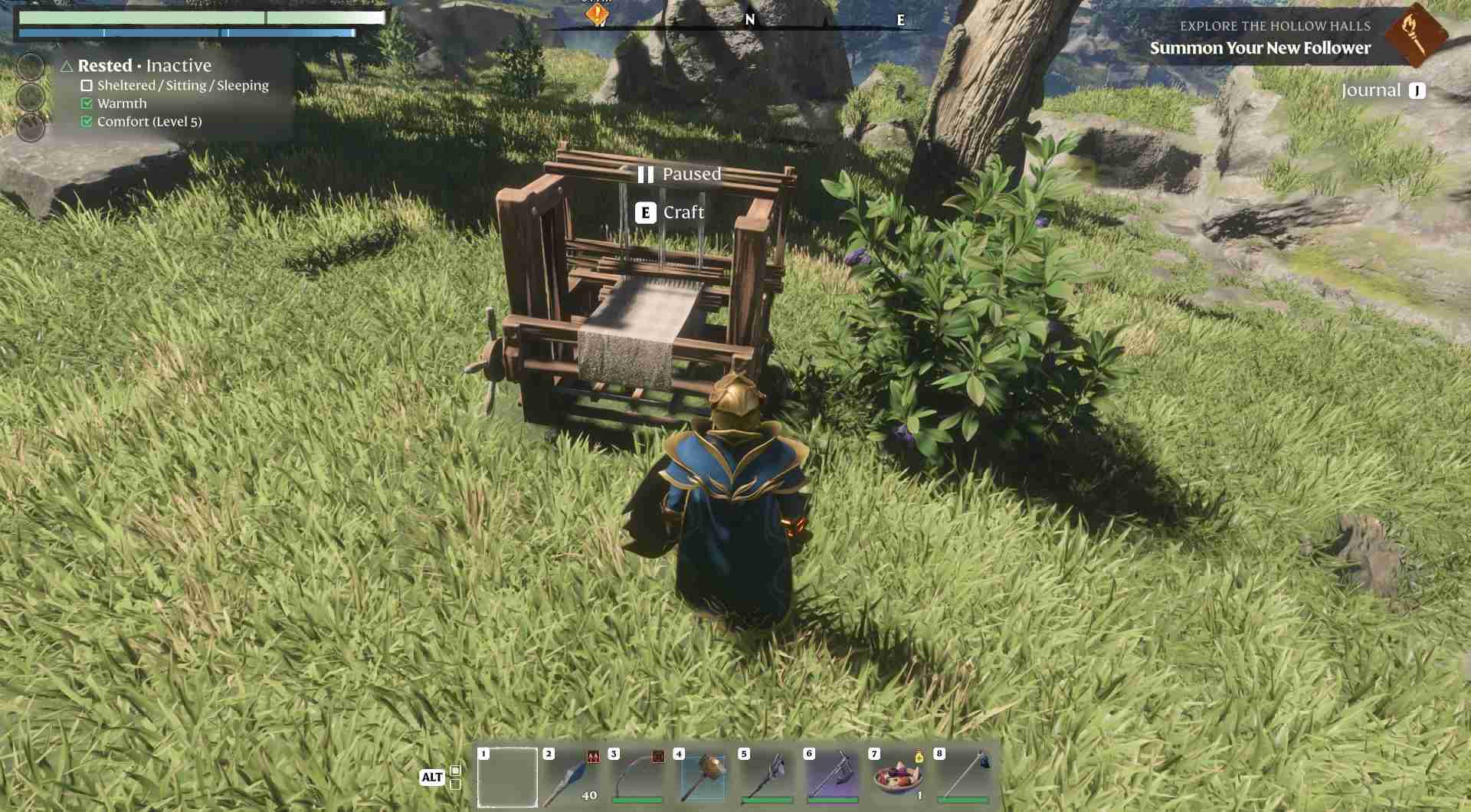Open the Summon Your New Follower quest tracker
1471x812 pixels.
pos(1260,47)
